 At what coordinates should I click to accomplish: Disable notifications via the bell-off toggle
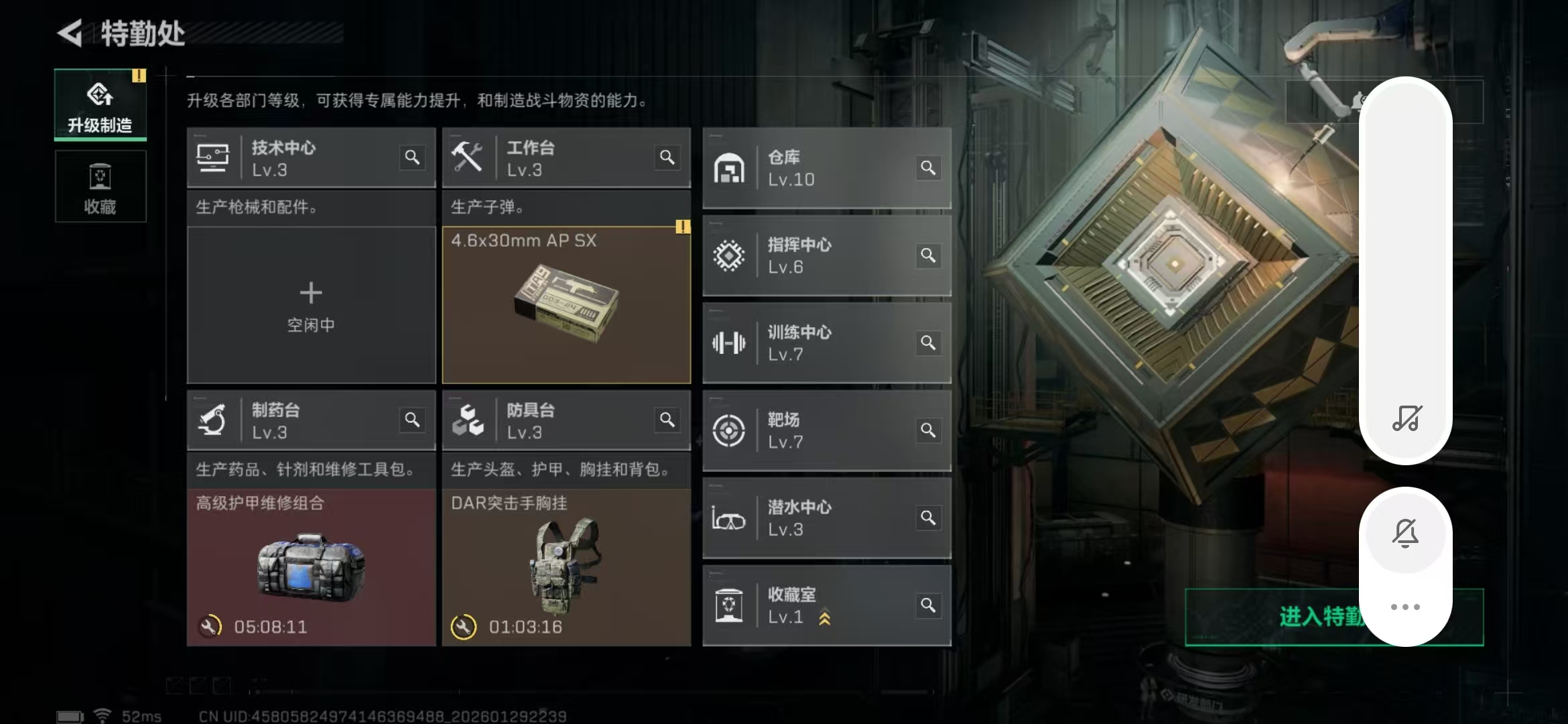click(x=1406, y=532)
